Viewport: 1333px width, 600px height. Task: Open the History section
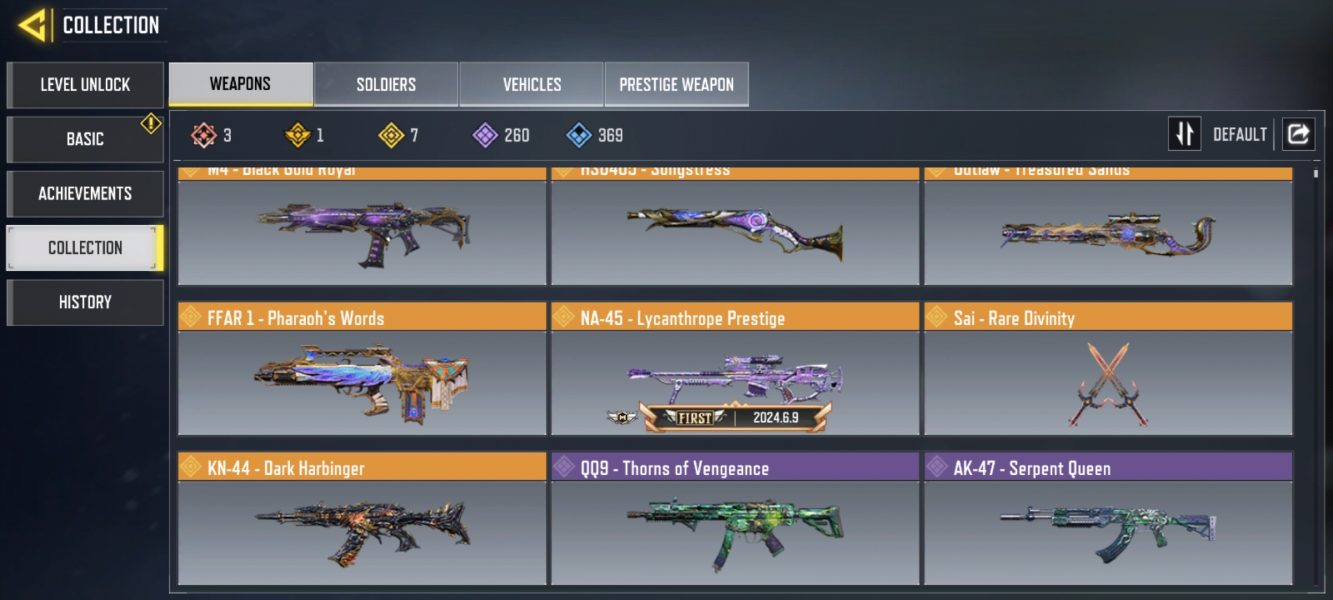[85, 302]
